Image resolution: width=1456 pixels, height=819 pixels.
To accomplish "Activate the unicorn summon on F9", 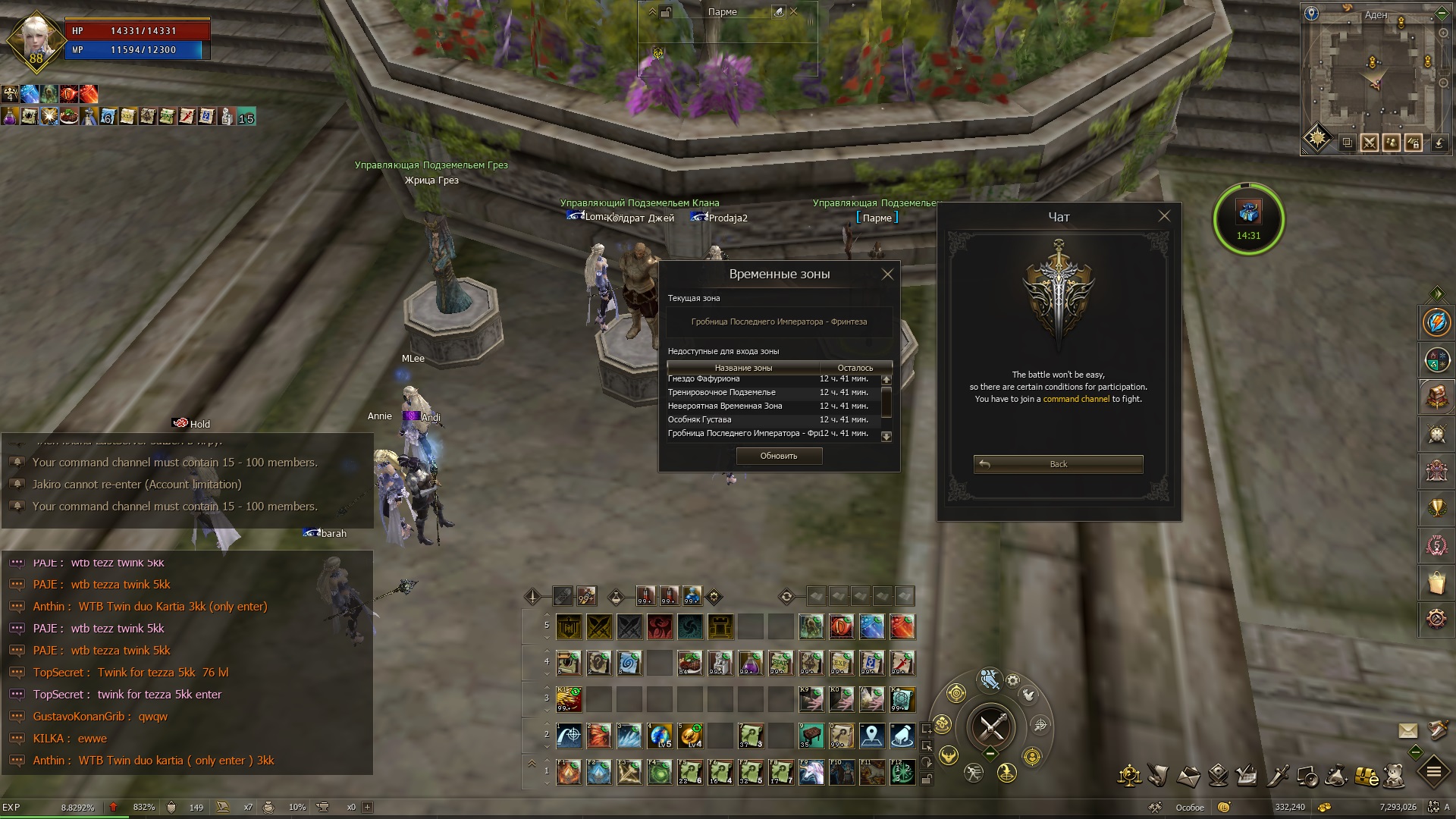I will coord(811,773).
